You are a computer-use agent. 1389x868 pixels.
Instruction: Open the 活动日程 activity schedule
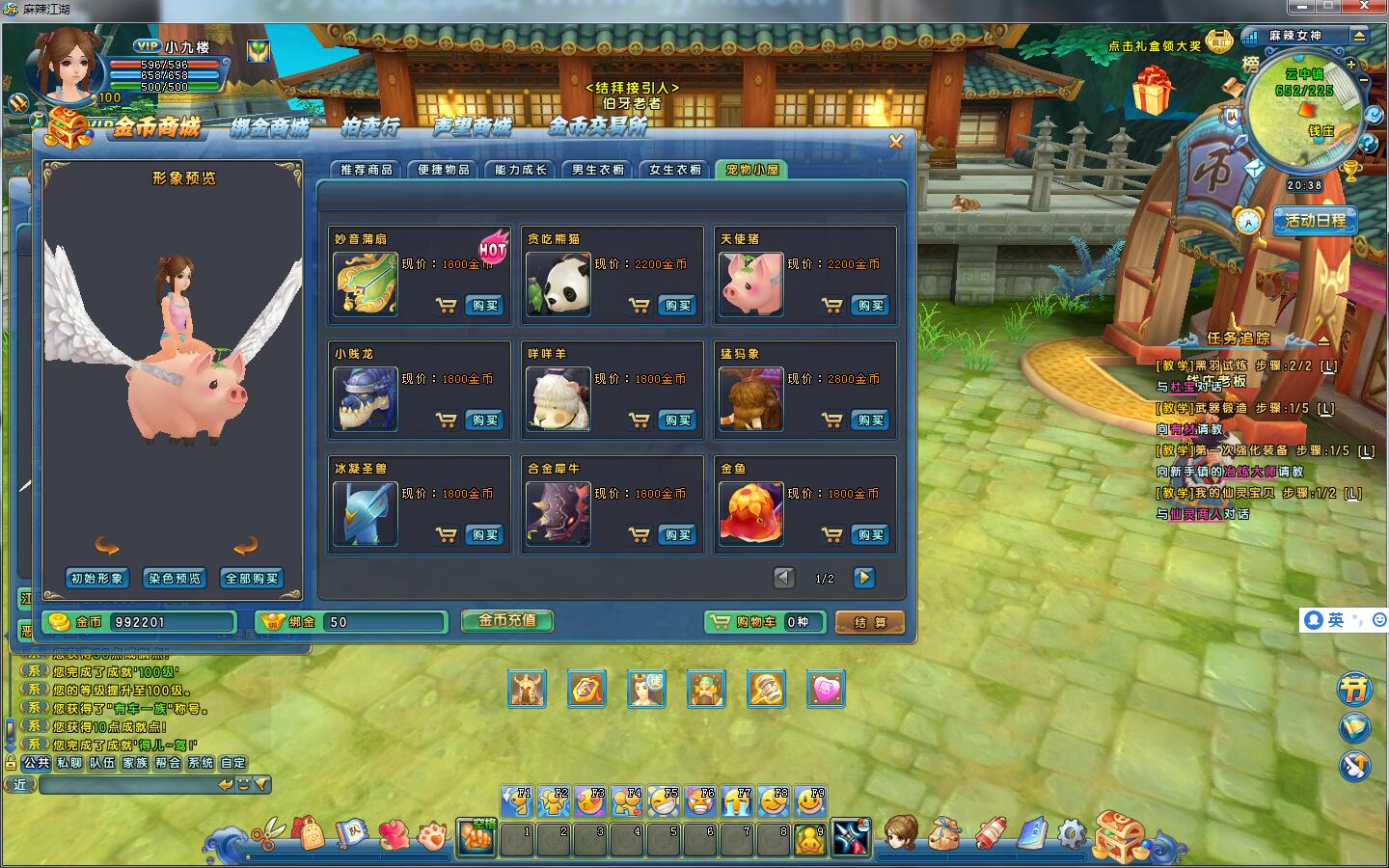[1315, 221]
